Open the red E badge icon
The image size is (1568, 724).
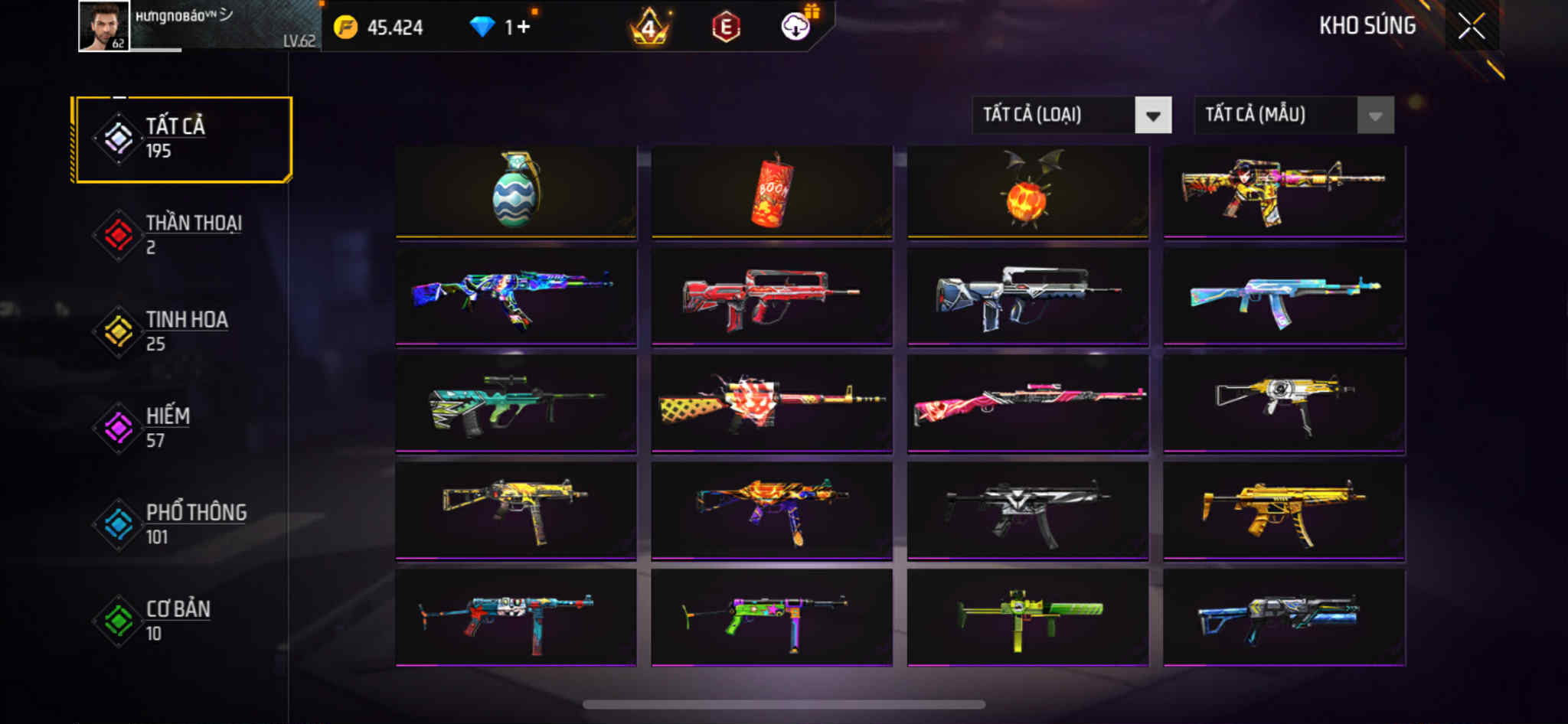click(725, 28)
